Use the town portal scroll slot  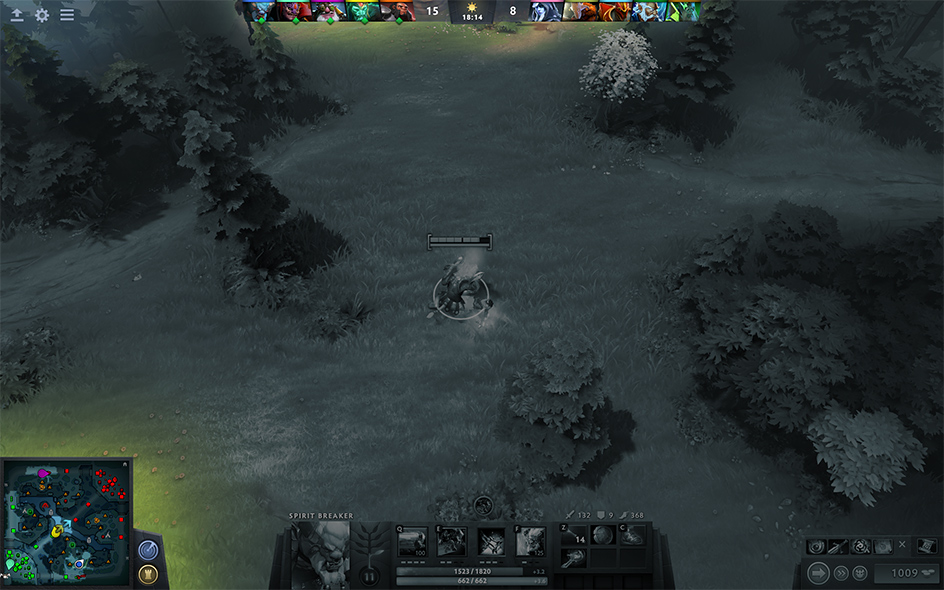(x=574, y=559)
